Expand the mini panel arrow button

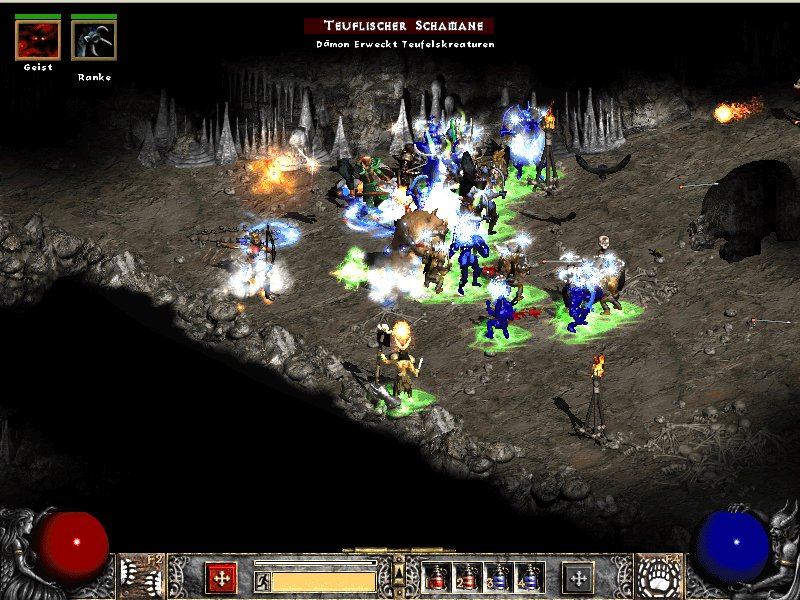399,571
